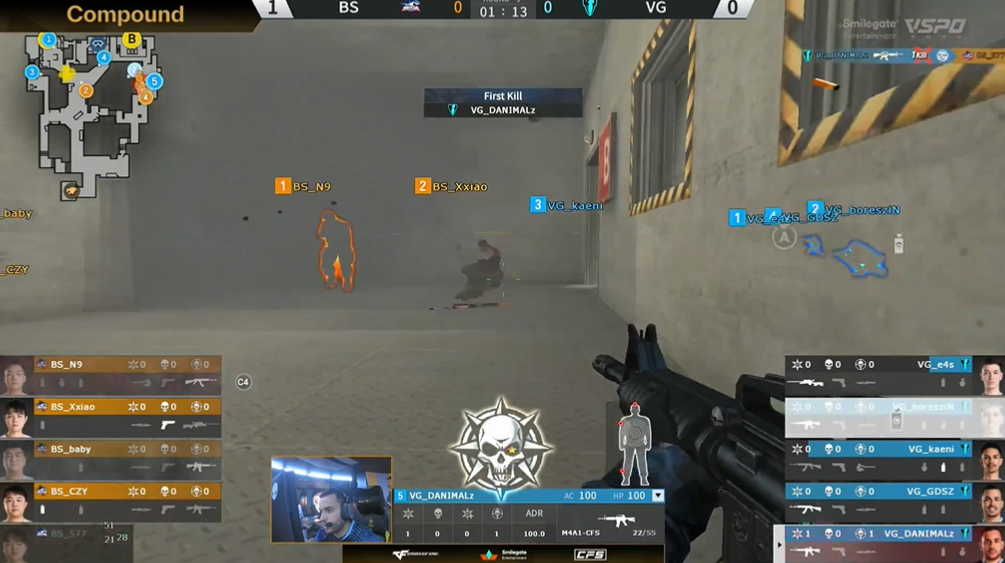
Task: Expand the arrow beside VG_DANIMALz's roster row
Action: coord(779,545)
